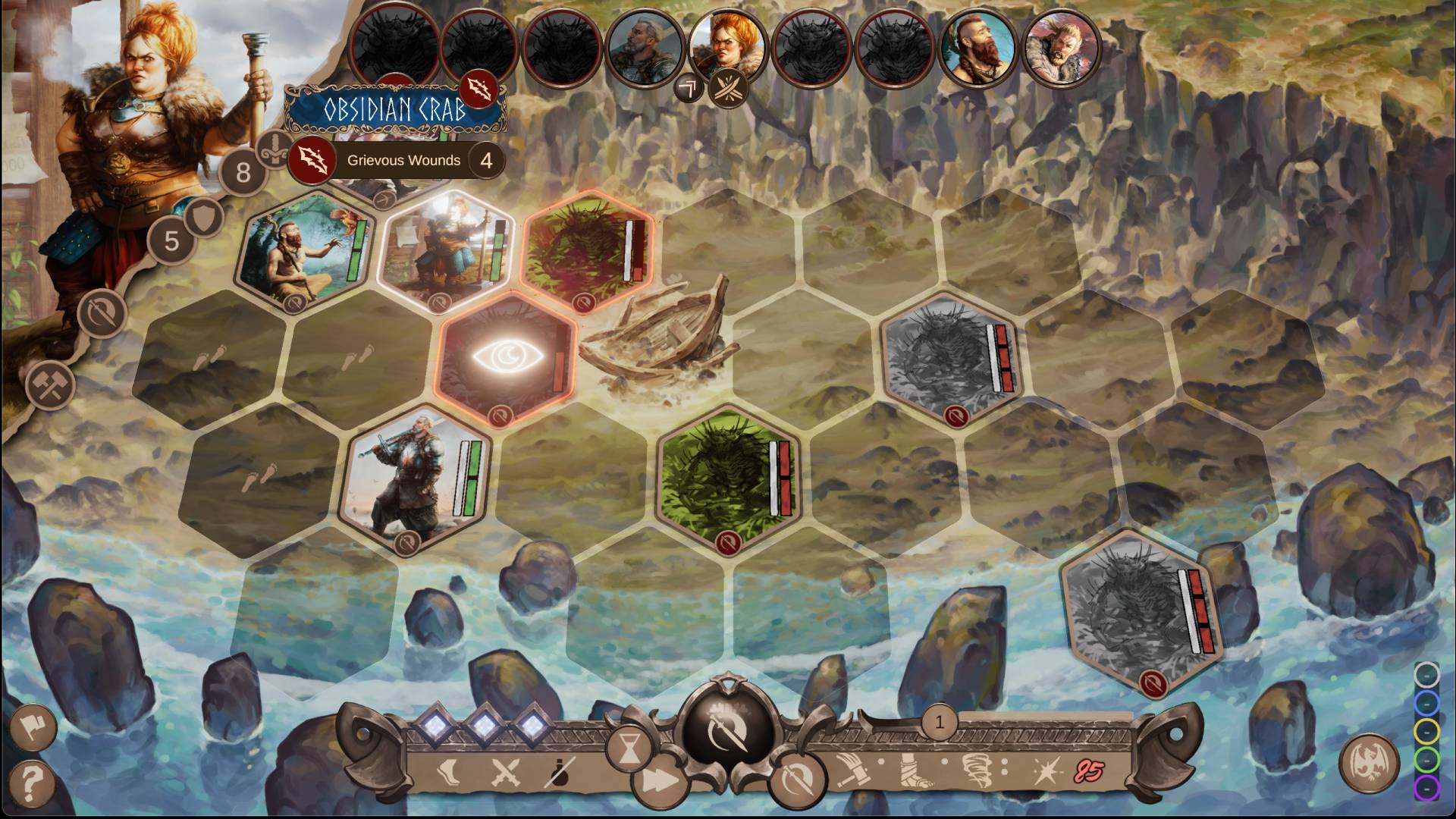Select the hammer and axe crafting icon
This screenshot has width=1456, height=819.
pos(50,385)
